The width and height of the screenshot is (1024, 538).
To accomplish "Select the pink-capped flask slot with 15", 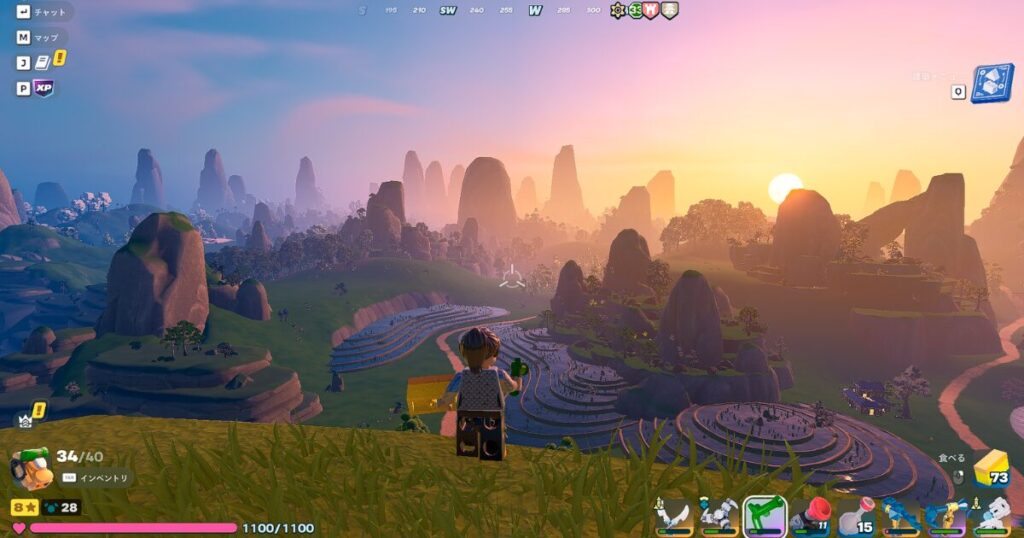I will tap(855, 515).
